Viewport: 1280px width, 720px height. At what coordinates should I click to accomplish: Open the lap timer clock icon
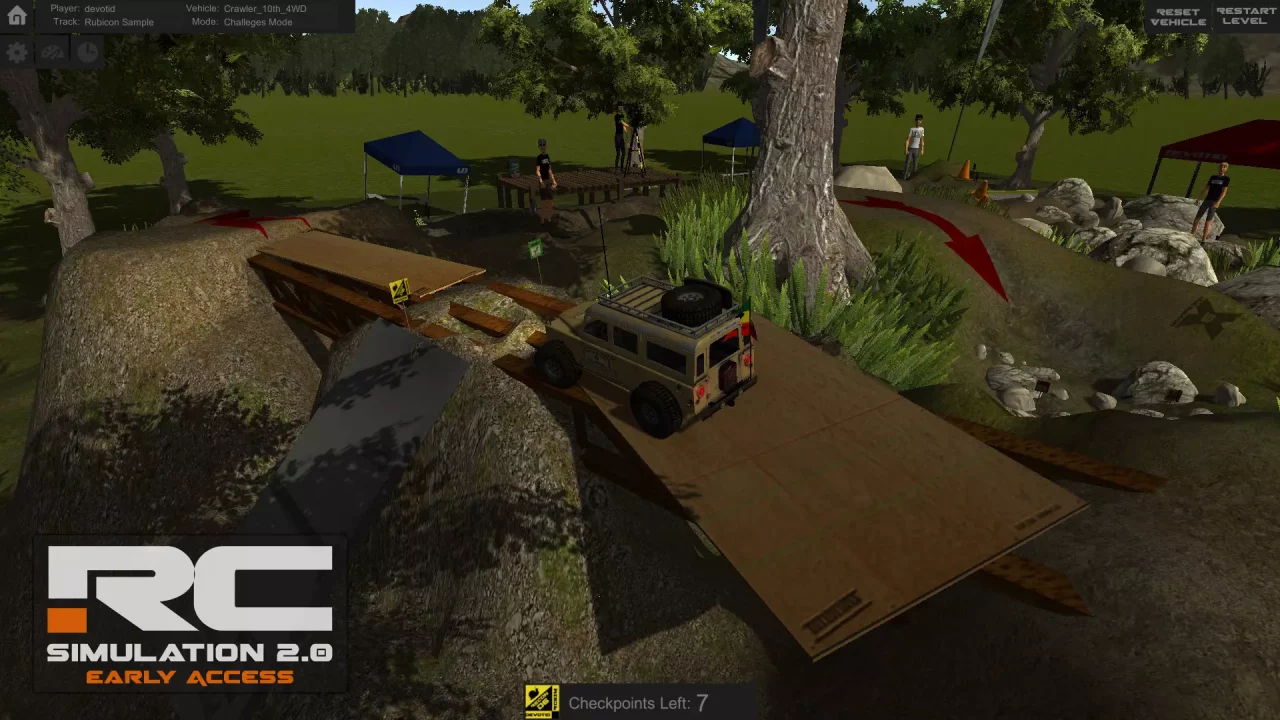tap(86, 53)
